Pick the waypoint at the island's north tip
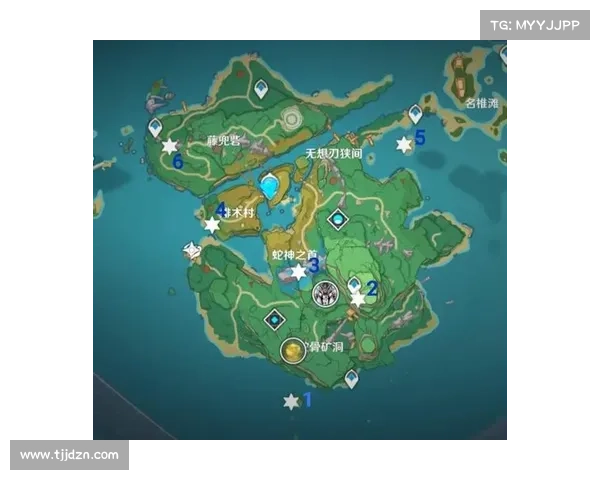The height and width of the screenshot is (480, 600). point(261,90)
